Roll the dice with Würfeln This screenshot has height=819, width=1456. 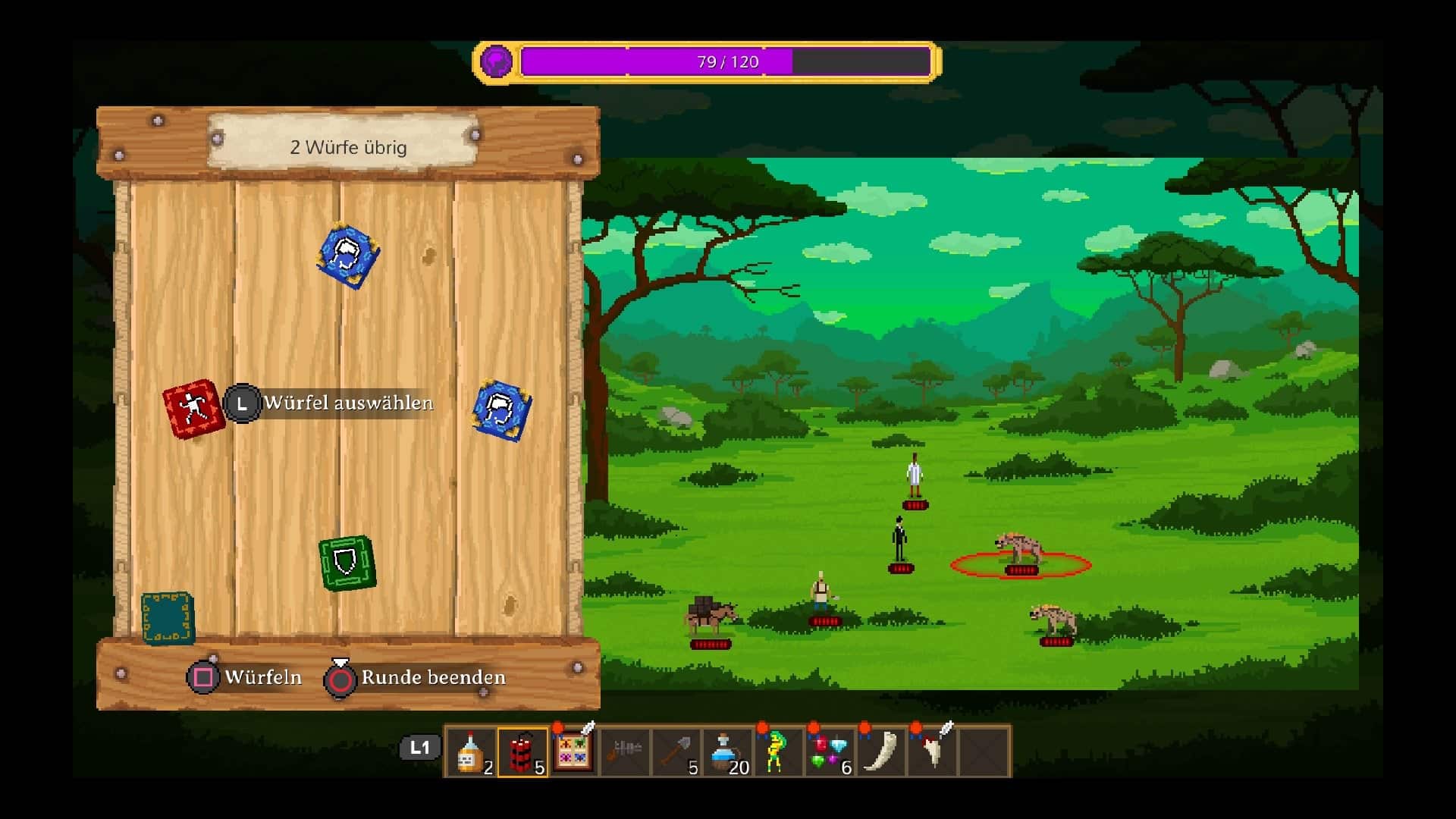coord(245,677)
